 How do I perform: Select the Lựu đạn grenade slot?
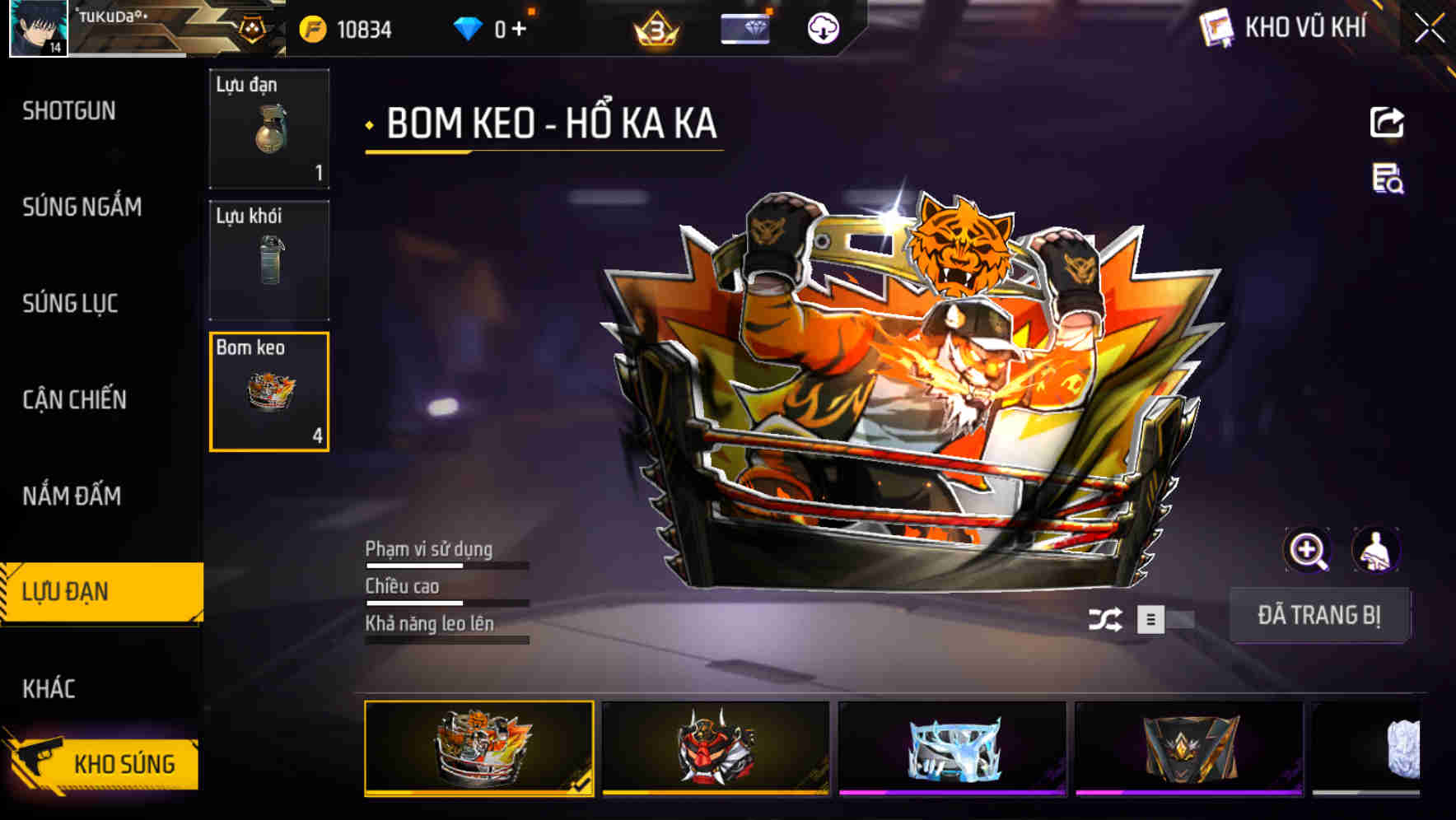(x=268, y=130)
